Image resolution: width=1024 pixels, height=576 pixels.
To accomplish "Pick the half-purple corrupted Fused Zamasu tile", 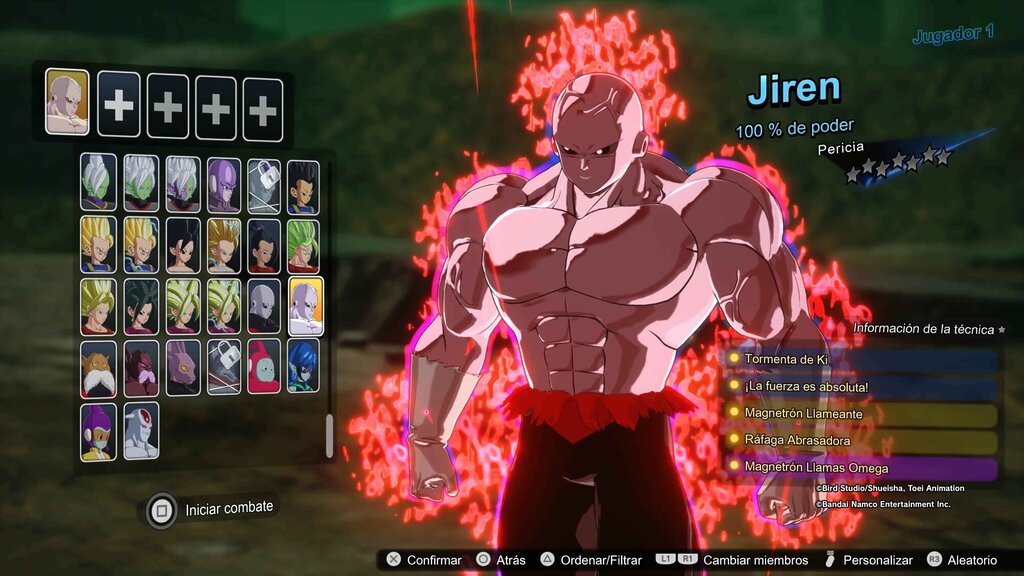I will pyautogui.click(x=182, y=184).
